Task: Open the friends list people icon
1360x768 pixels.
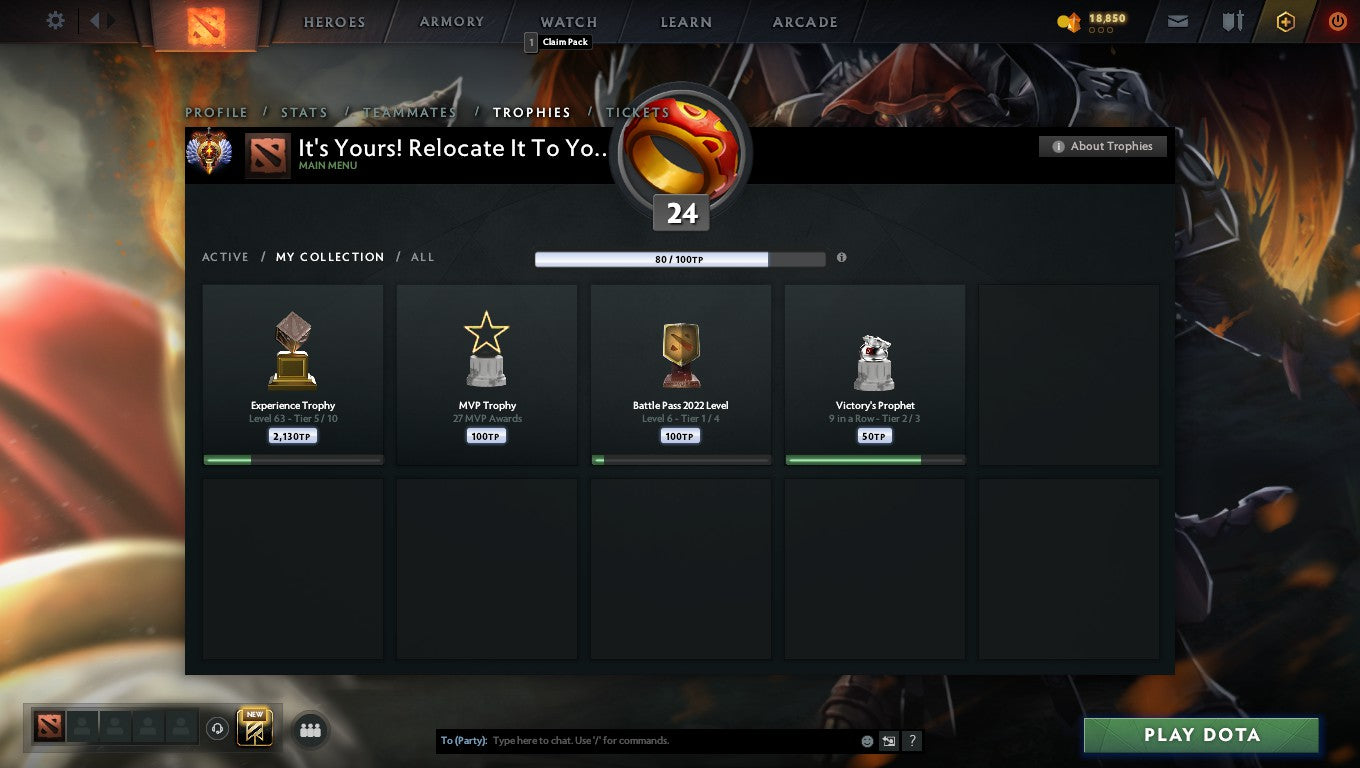Action: point(310,730)
